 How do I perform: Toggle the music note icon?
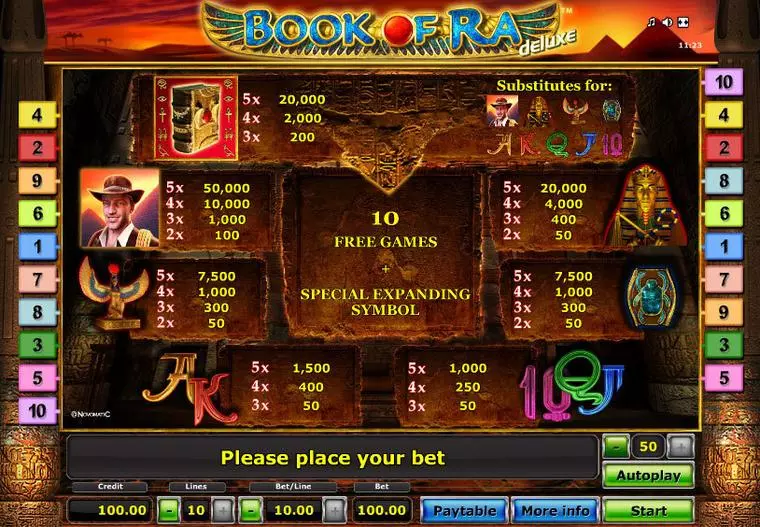click(x=652, y=21)
